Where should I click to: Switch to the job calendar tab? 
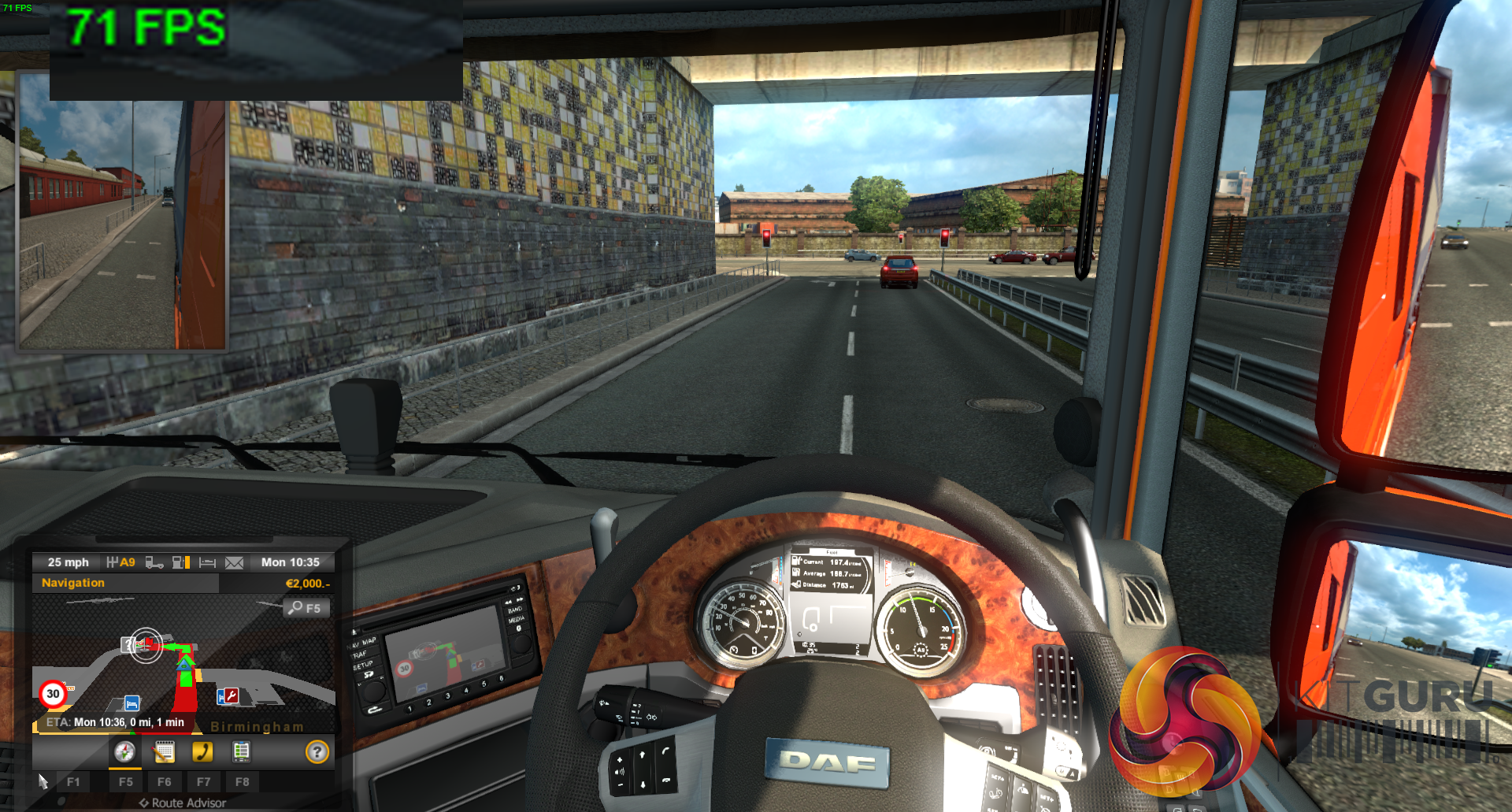point(164,752)
